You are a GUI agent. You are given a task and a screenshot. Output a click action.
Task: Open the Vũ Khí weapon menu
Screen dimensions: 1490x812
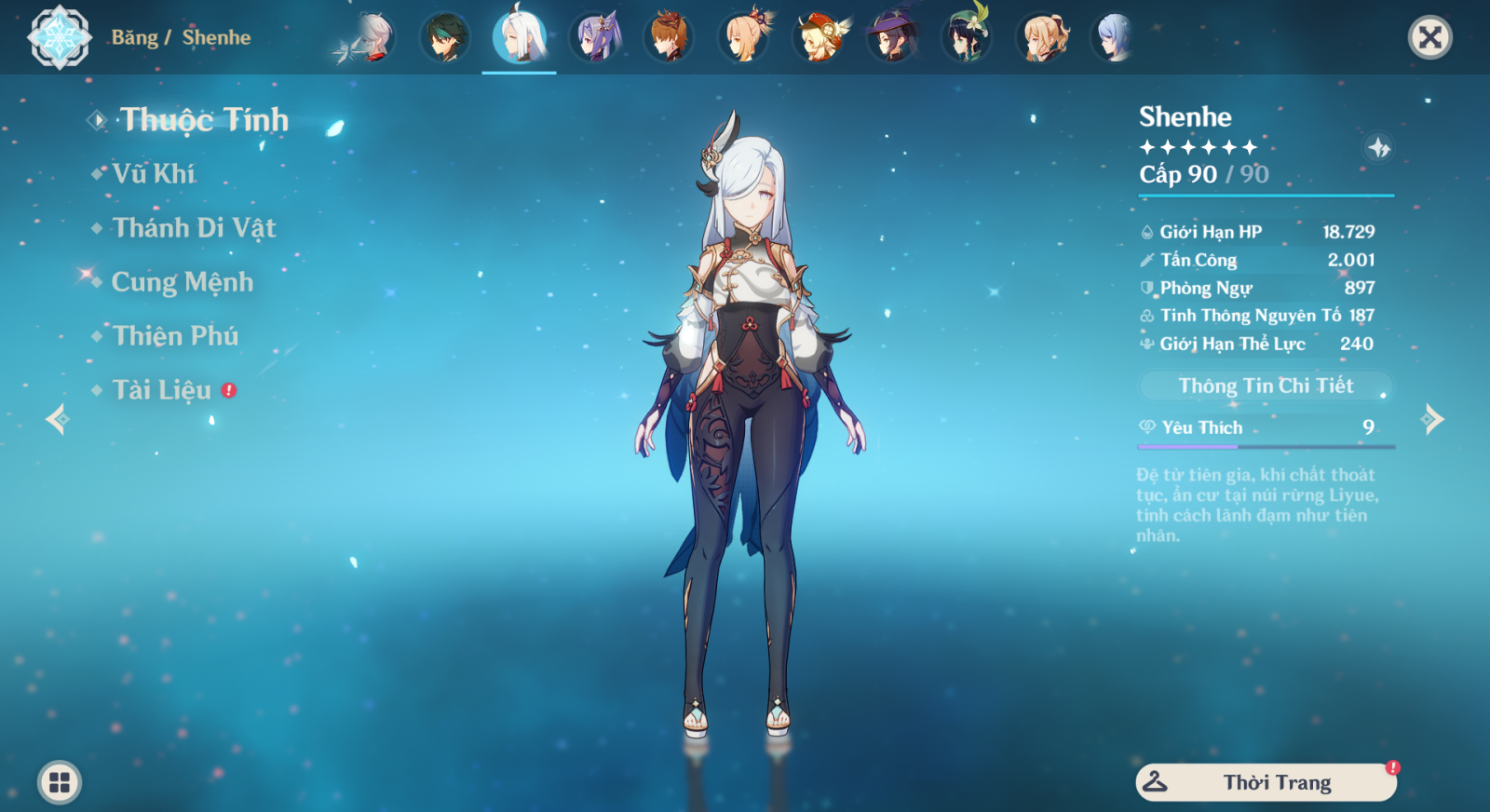154,174
